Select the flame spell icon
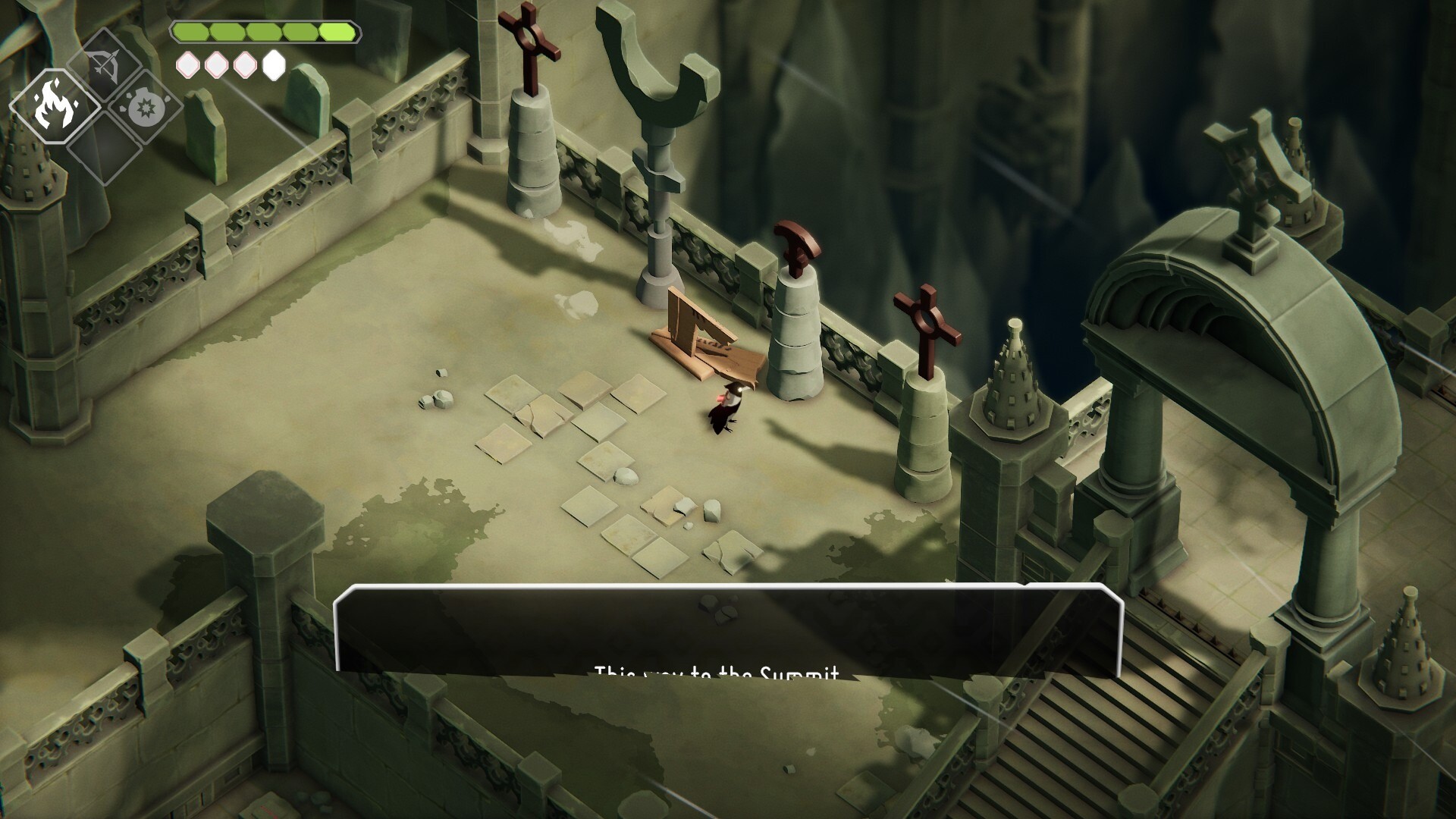The width and height of the screenshot is (1456, 819). click(56, 108)
